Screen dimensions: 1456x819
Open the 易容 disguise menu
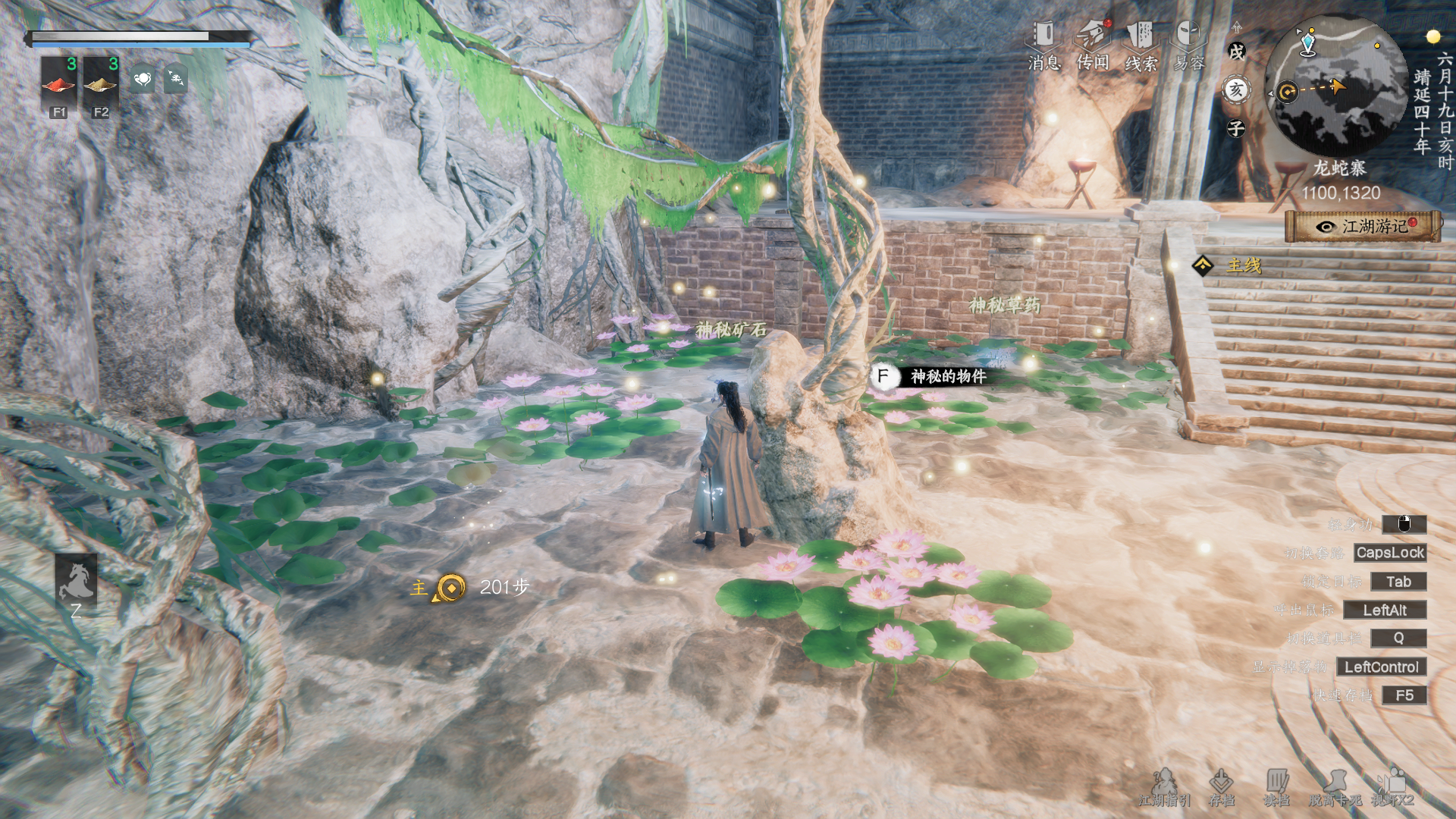pyautogui.click(x=1188, y=45)
